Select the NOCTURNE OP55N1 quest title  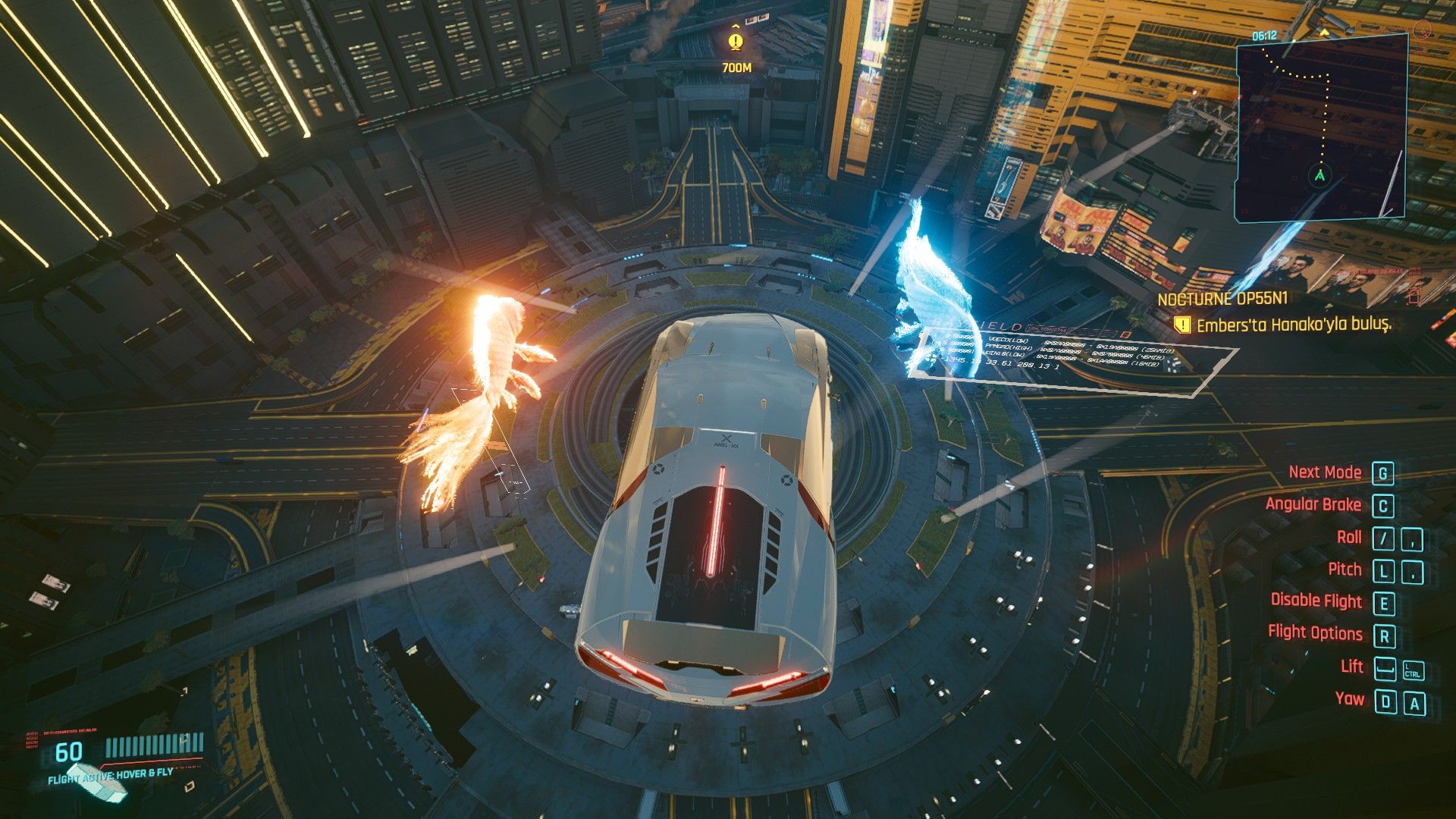(1222, 299)
